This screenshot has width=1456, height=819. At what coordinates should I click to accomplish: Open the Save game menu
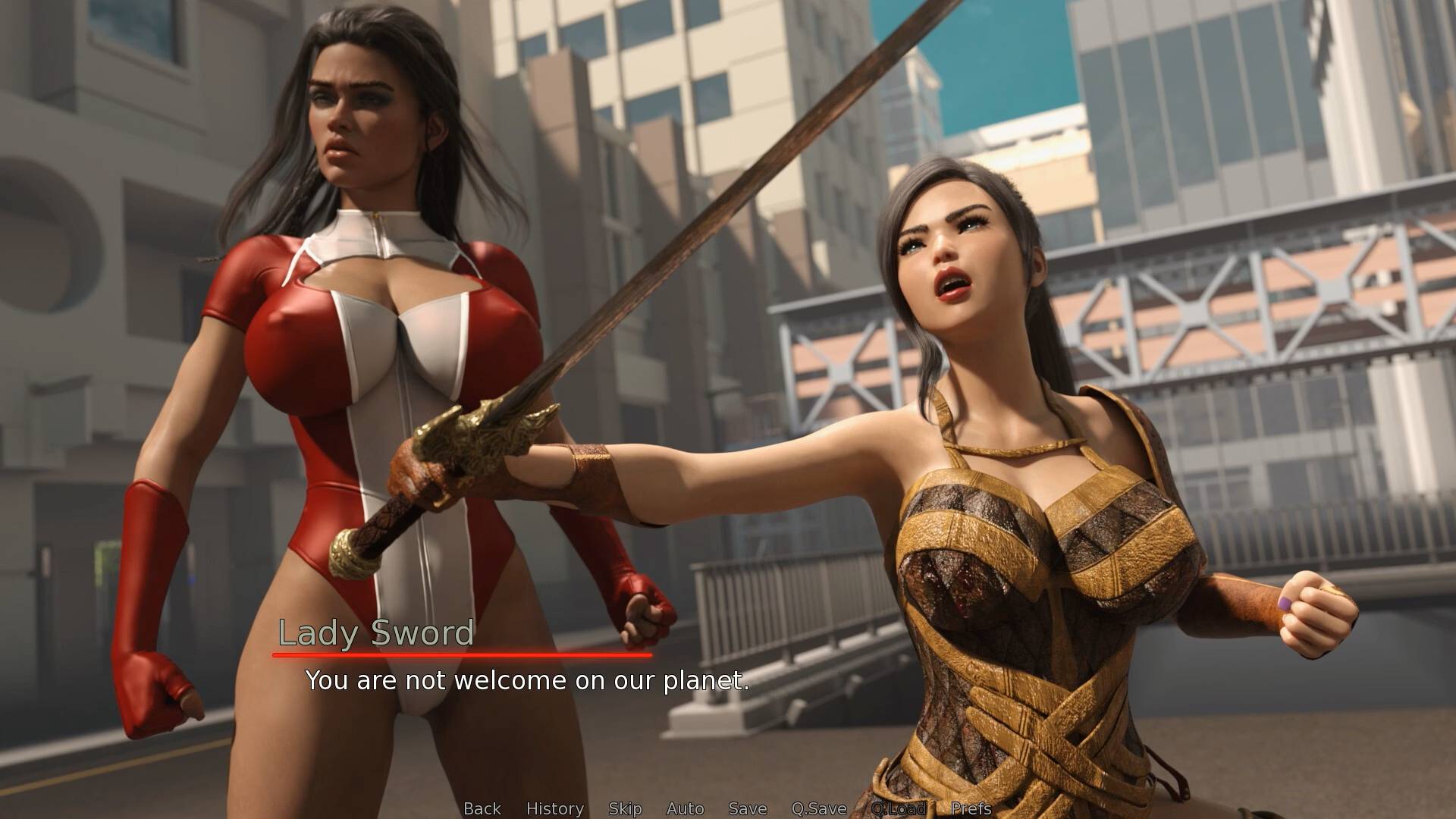(x=748, y=808)
